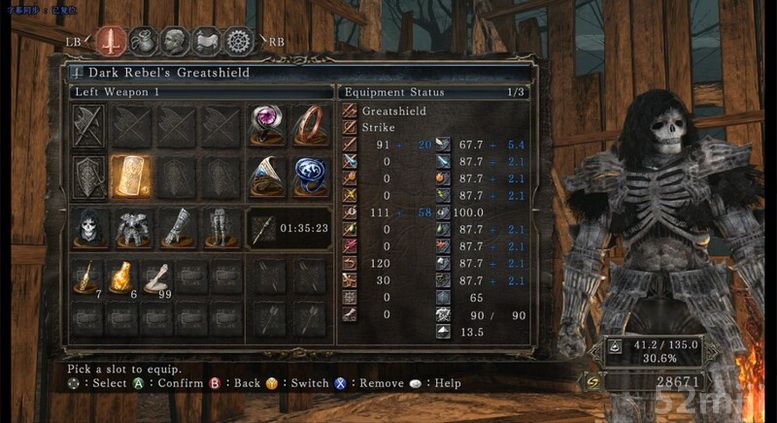This screenshot has width=777, height=423.
Task: Select the Estus Flask slot with count 7
Action: pos(91,279)
